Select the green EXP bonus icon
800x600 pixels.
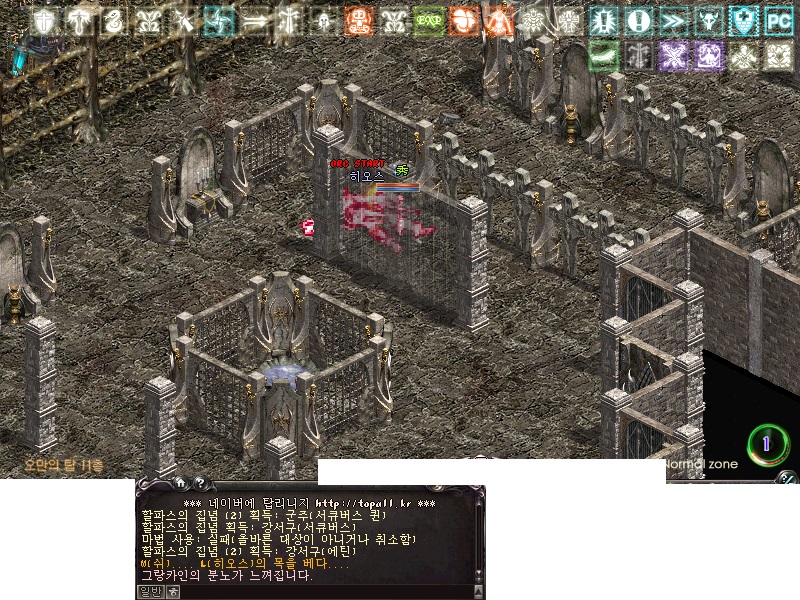coord(429,20)
